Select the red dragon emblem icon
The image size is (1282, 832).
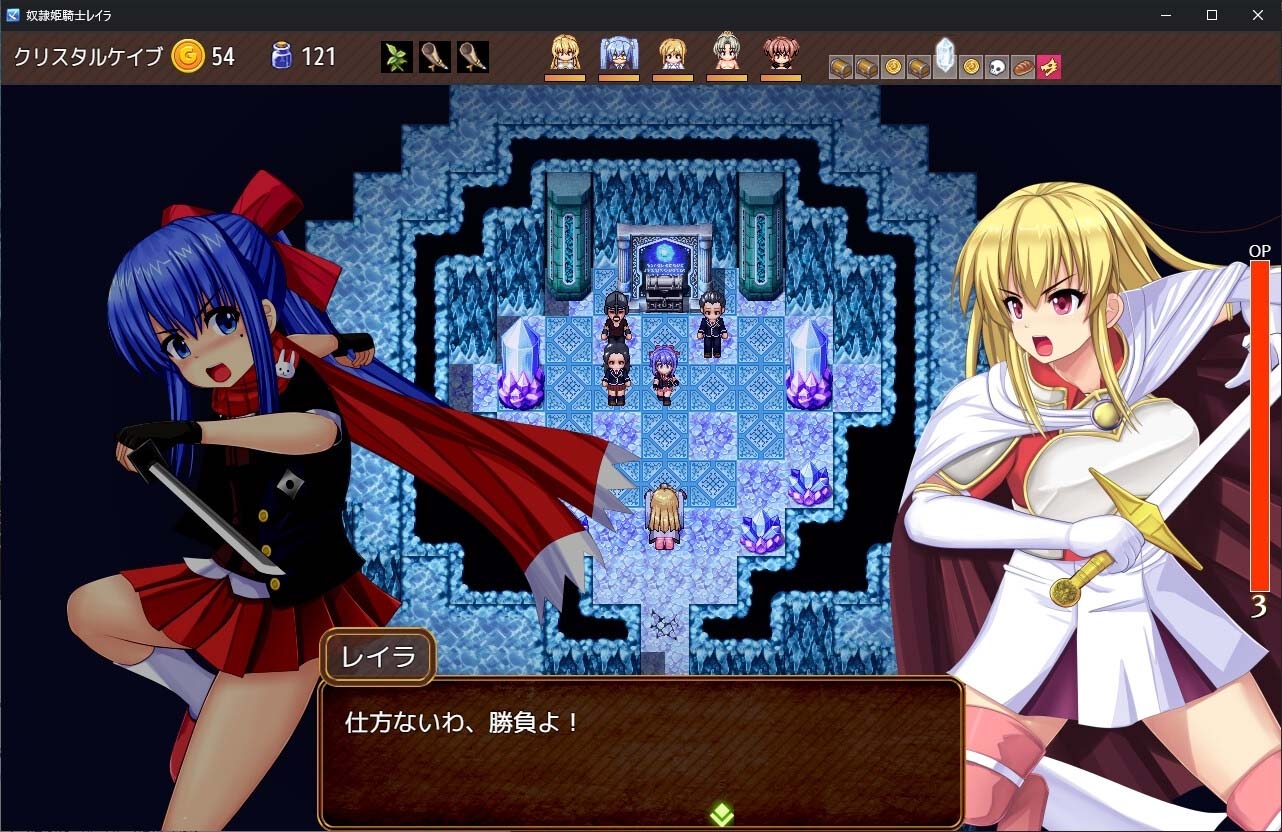point(1048,65)
